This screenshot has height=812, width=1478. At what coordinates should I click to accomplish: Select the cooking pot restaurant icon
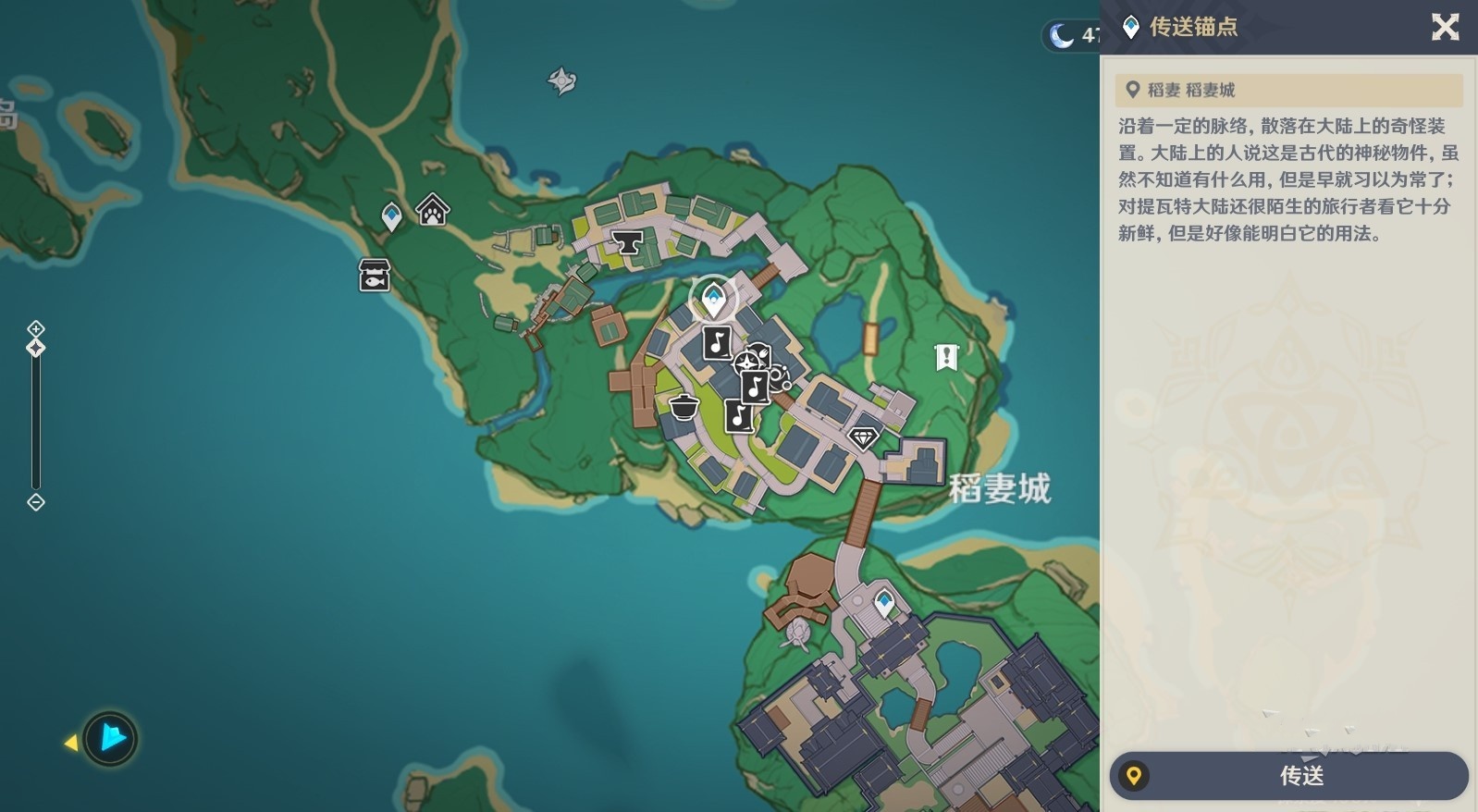pyautogui.click(x=683, y=407)
